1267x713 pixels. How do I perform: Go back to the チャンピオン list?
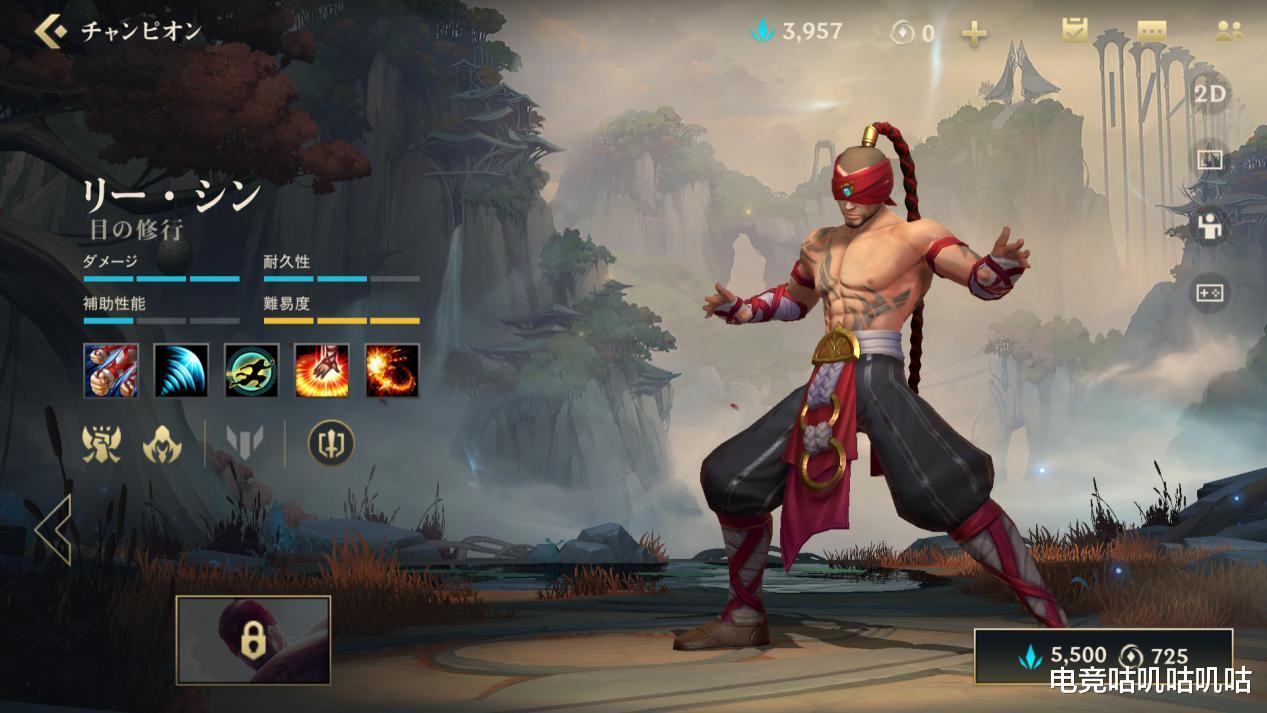pos(50,31)
